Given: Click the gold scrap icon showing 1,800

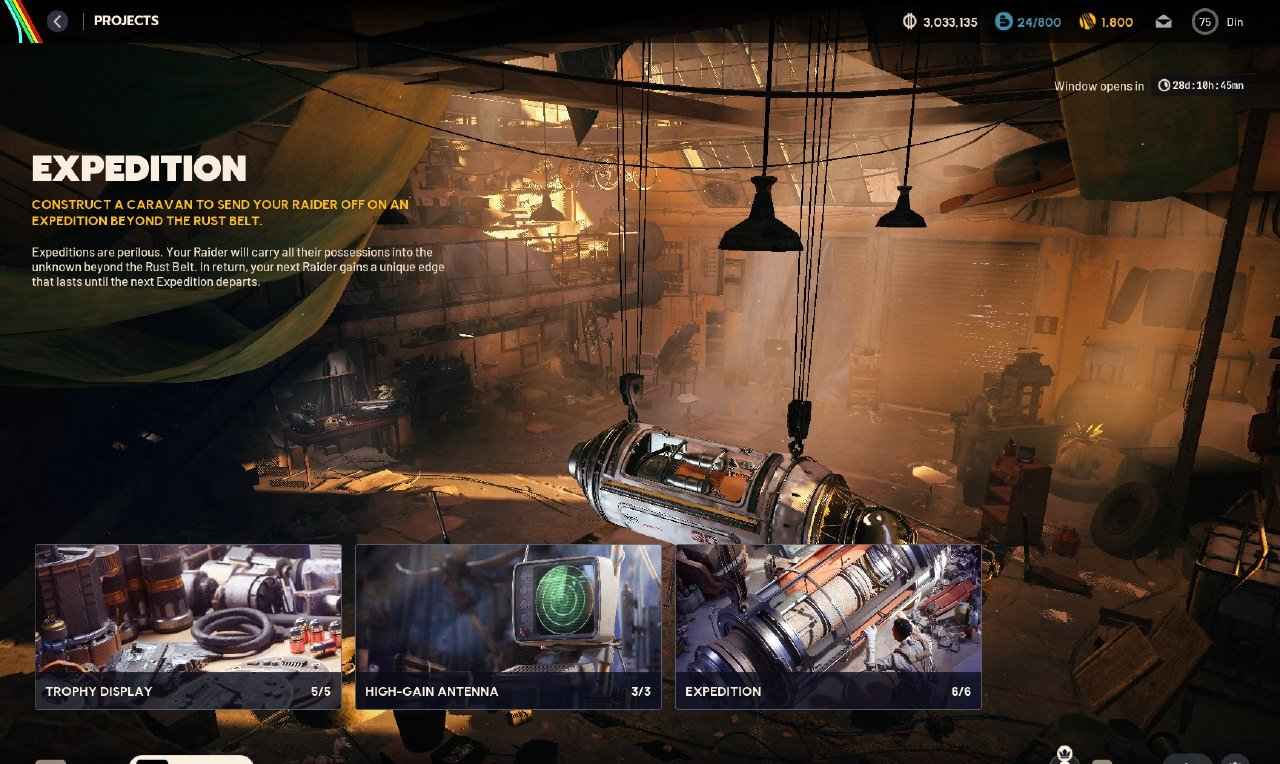Looking at the screenshot, I should tap(1086, 21).
